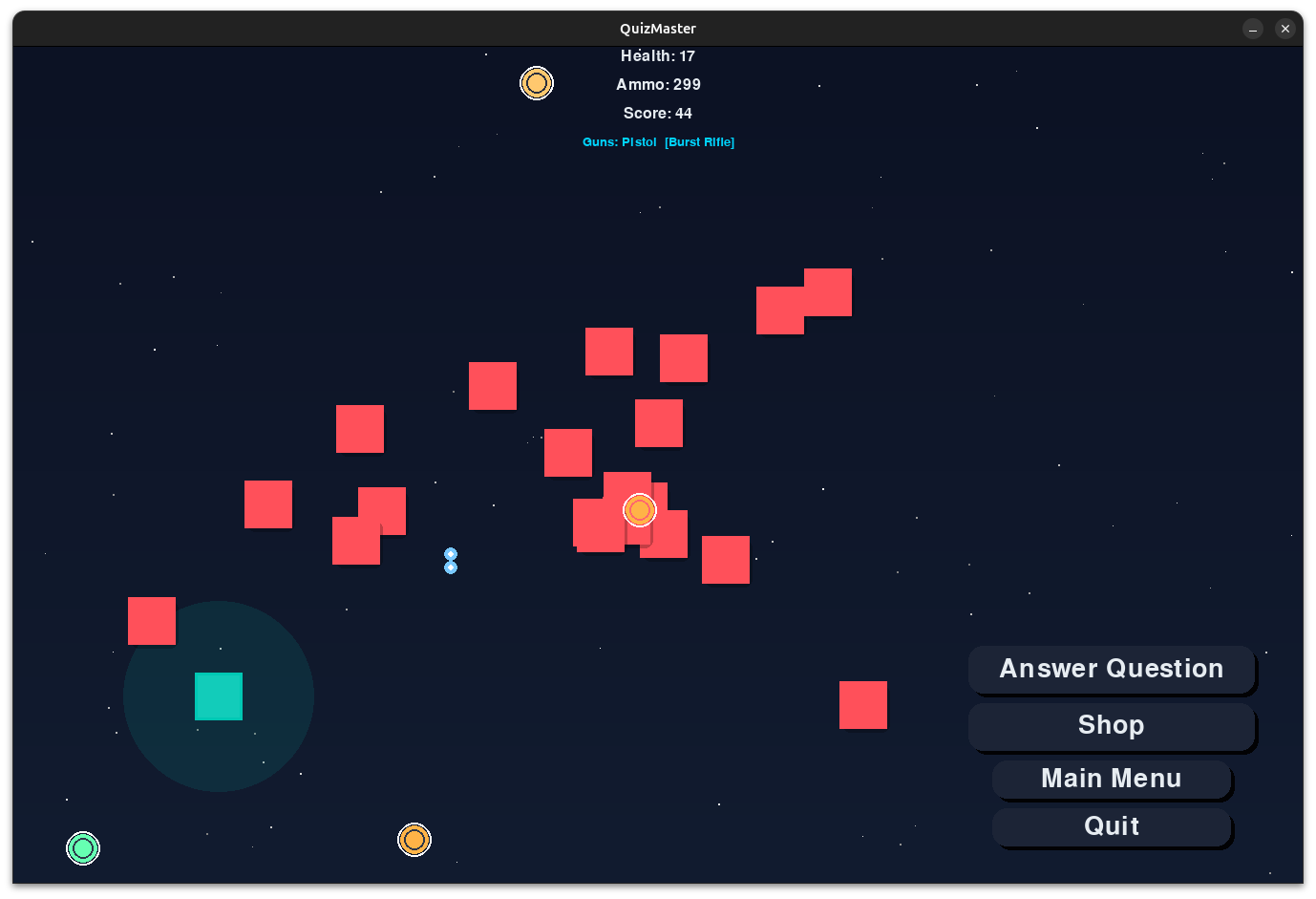Close the QuizMaster window
The image size is (1316, 899).
[x=1285, y=29]
